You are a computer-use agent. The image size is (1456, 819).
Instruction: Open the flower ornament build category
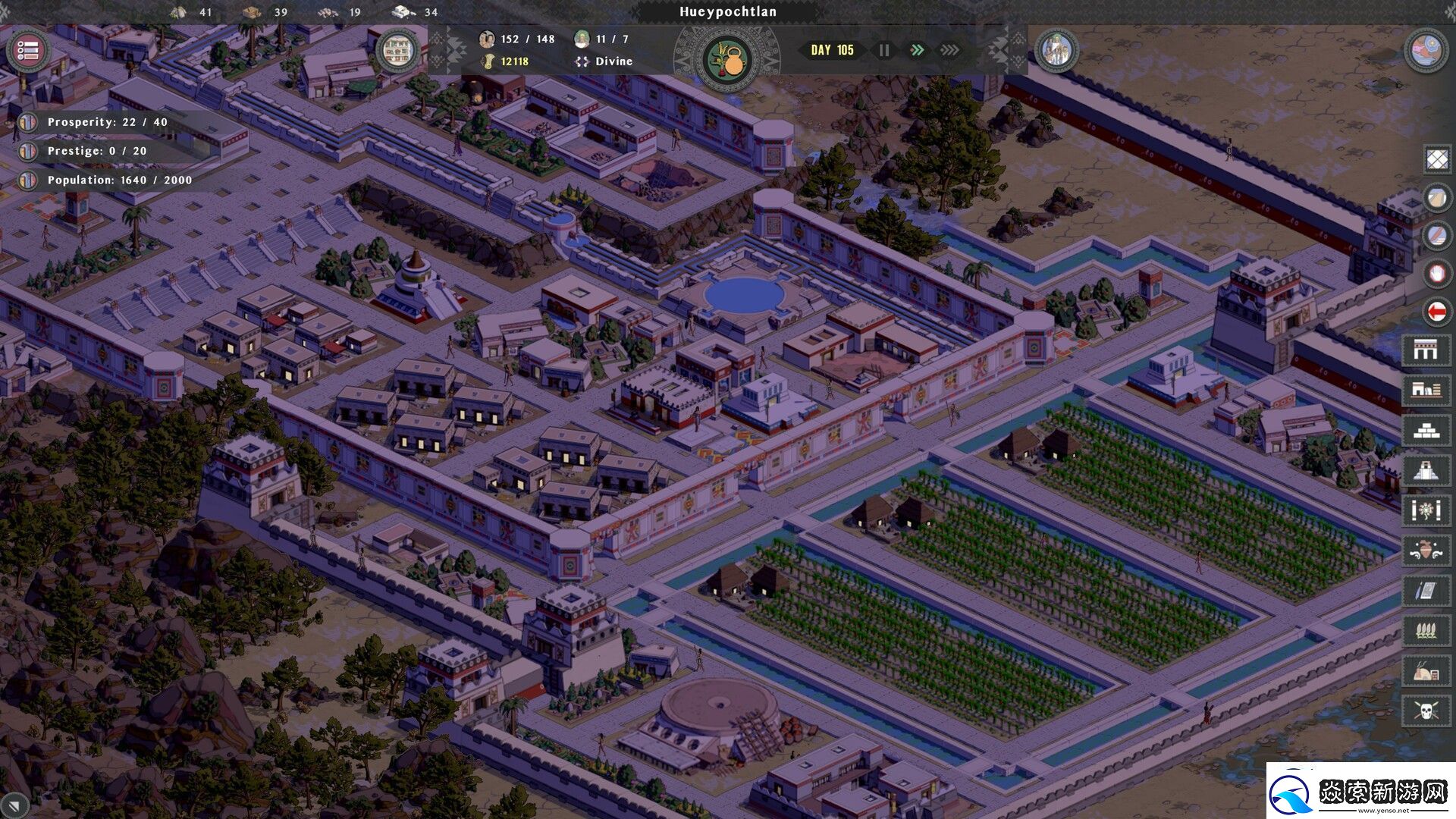click(x=1425, y=510)
